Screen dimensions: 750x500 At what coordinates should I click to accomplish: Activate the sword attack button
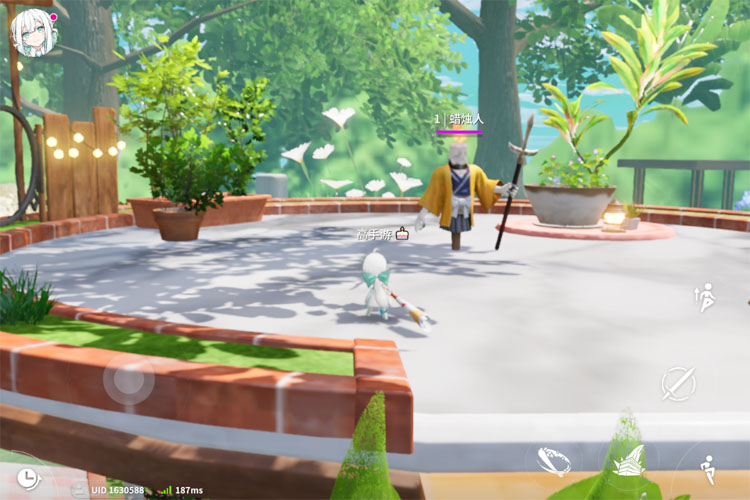point(677,382)
